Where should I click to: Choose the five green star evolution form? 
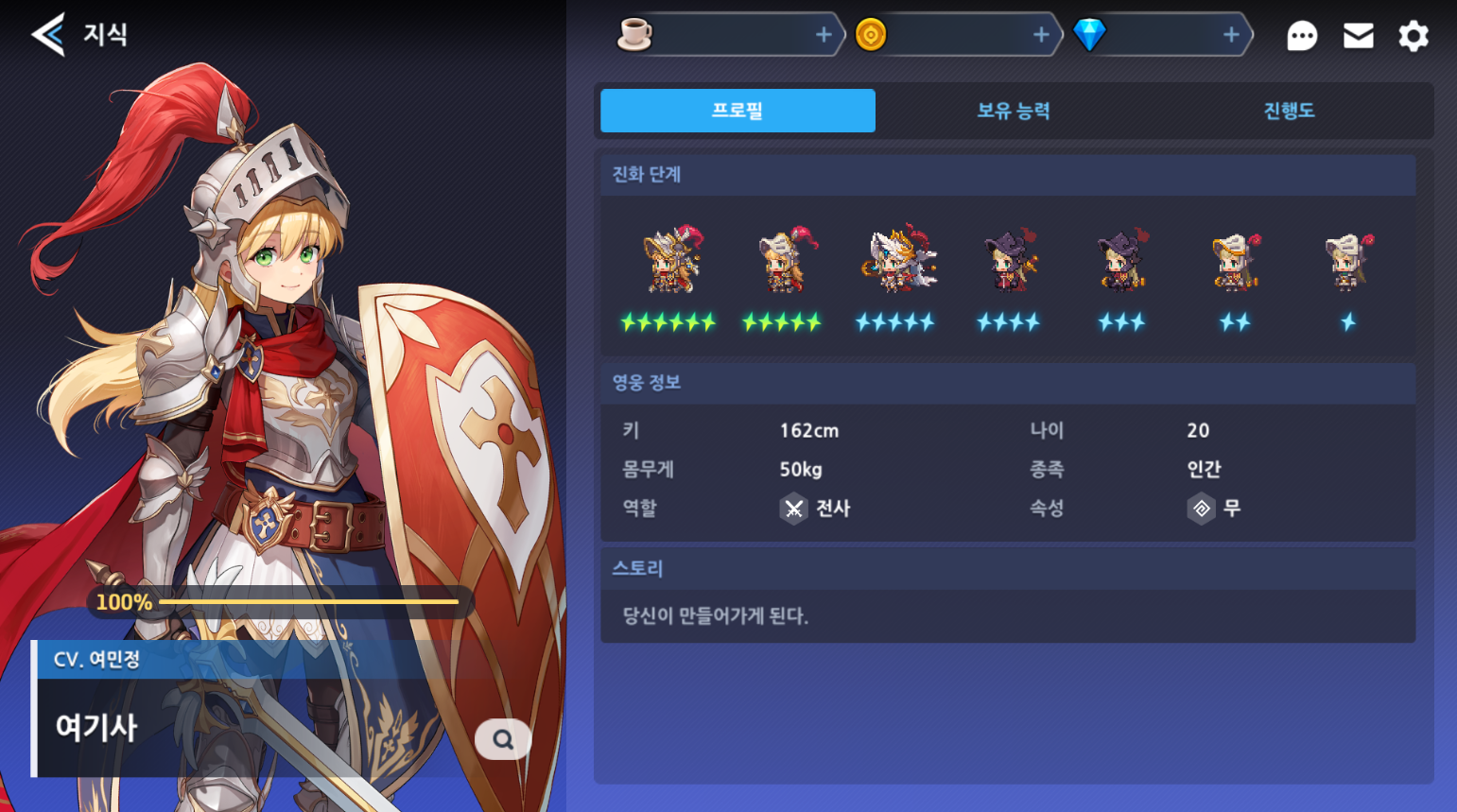[x=784, y=260]
